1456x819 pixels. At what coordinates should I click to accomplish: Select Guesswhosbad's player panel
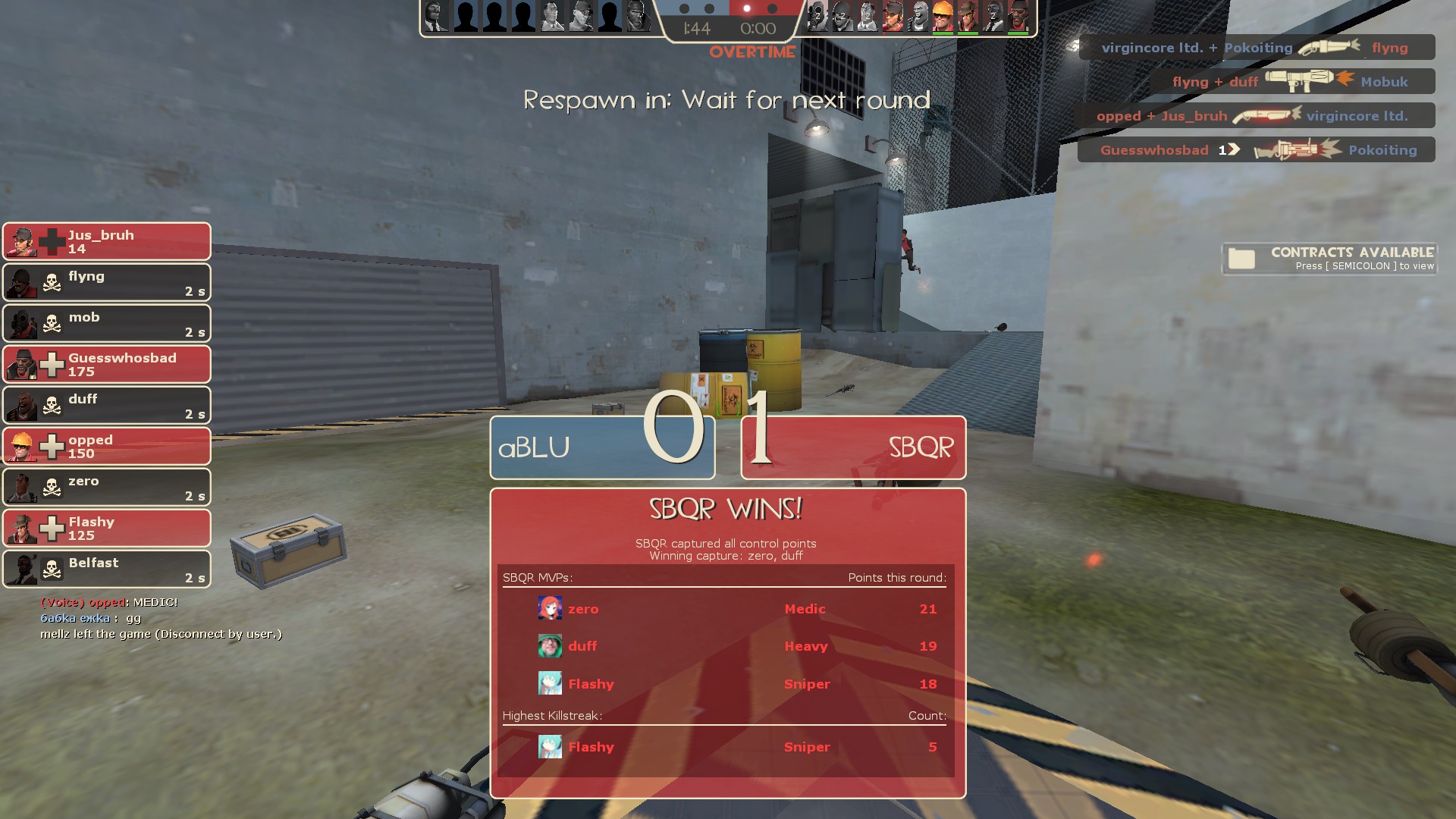click(107, 365)
